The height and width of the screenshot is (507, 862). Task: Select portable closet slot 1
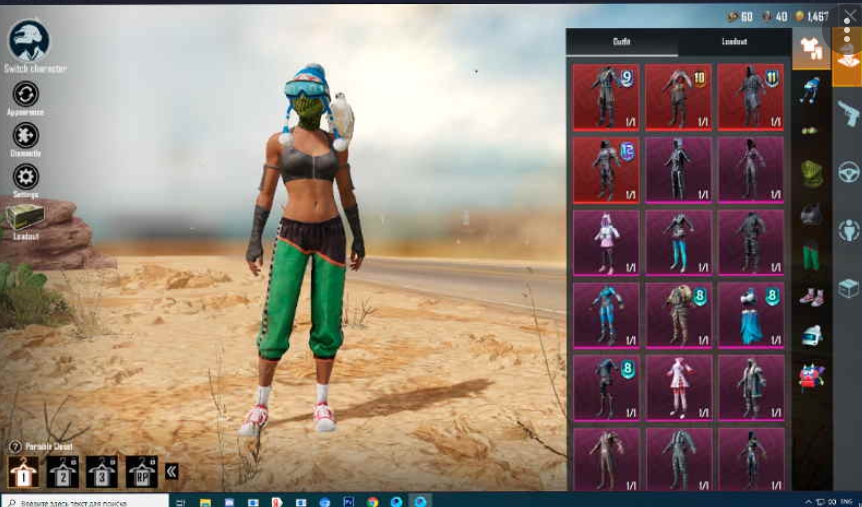pos(23,470)
